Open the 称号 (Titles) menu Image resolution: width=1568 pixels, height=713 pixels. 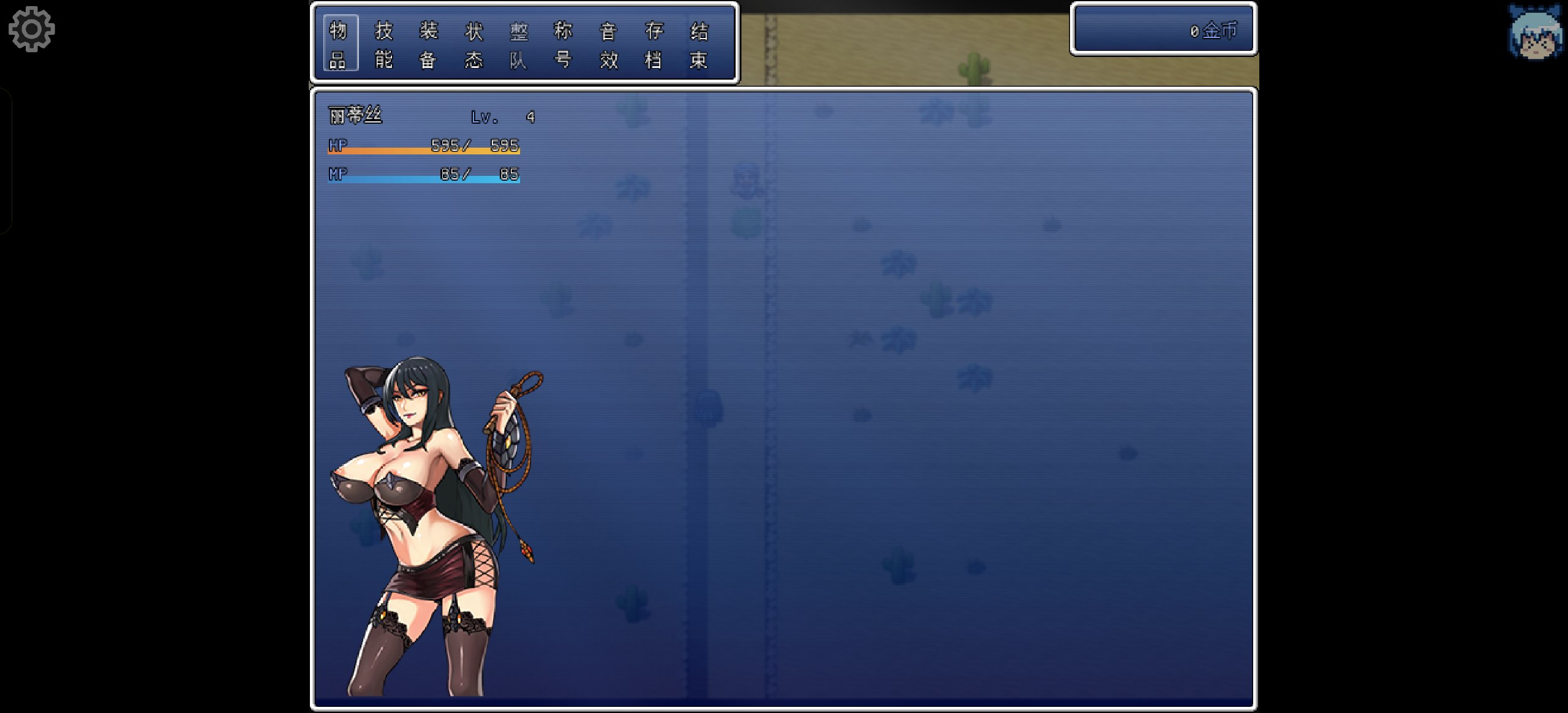tap(563, 44)
